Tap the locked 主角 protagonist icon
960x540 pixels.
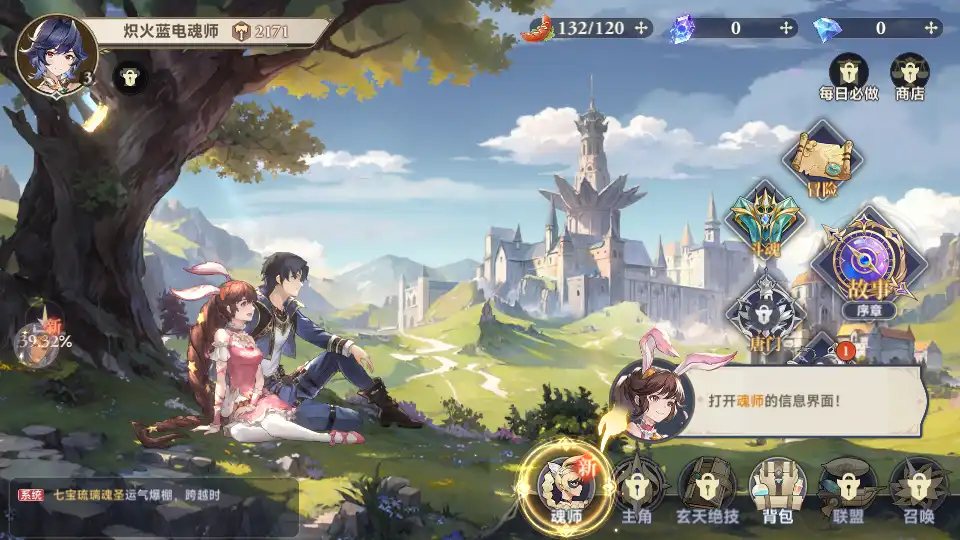click(x=638, y=487)
